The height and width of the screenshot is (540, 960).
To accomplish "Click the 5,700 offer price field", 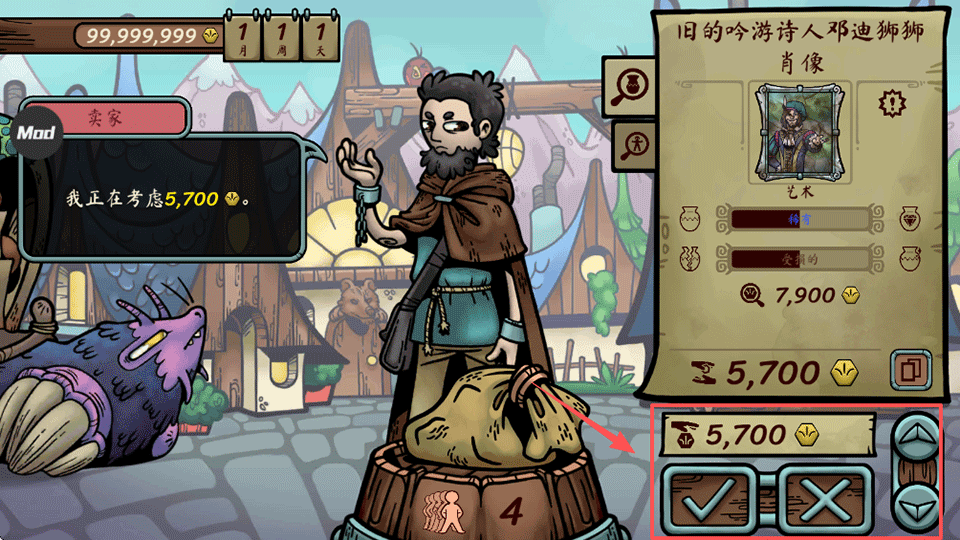I will 766,434.
